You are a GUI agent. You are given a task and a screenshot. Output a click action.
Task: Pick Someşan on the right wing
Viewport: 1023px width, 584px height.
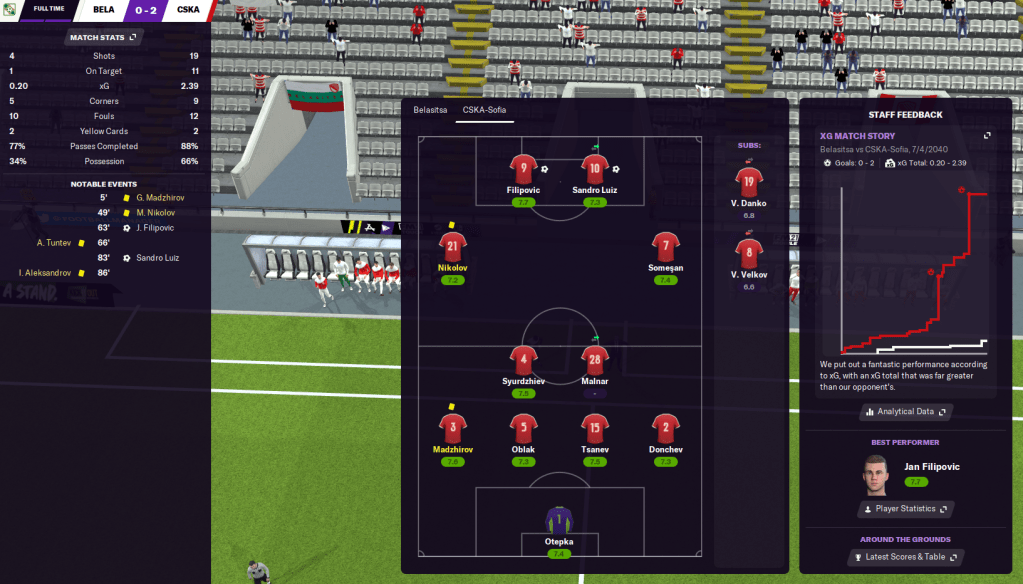pyautogui.click(x=665, y=246)
